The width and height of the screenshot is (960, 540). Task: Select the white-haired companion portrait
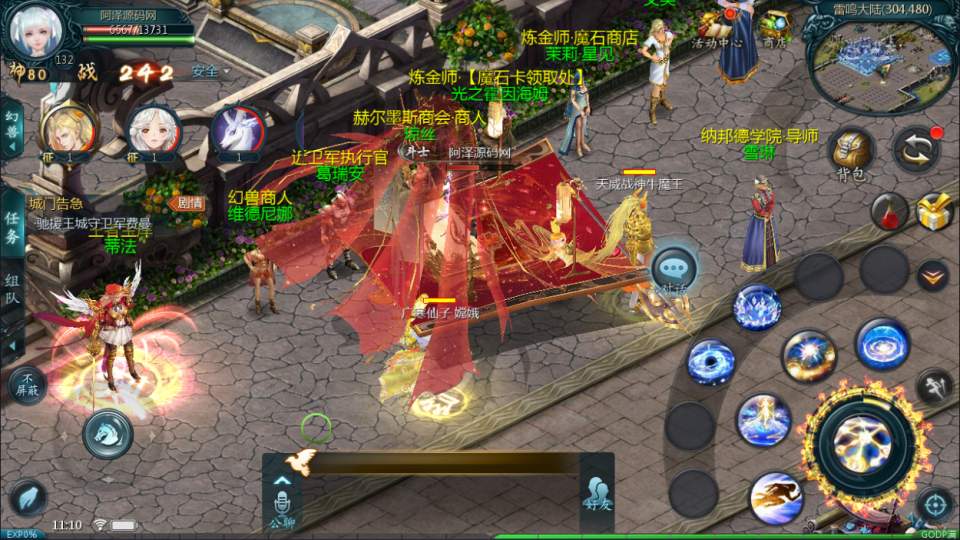153,130
